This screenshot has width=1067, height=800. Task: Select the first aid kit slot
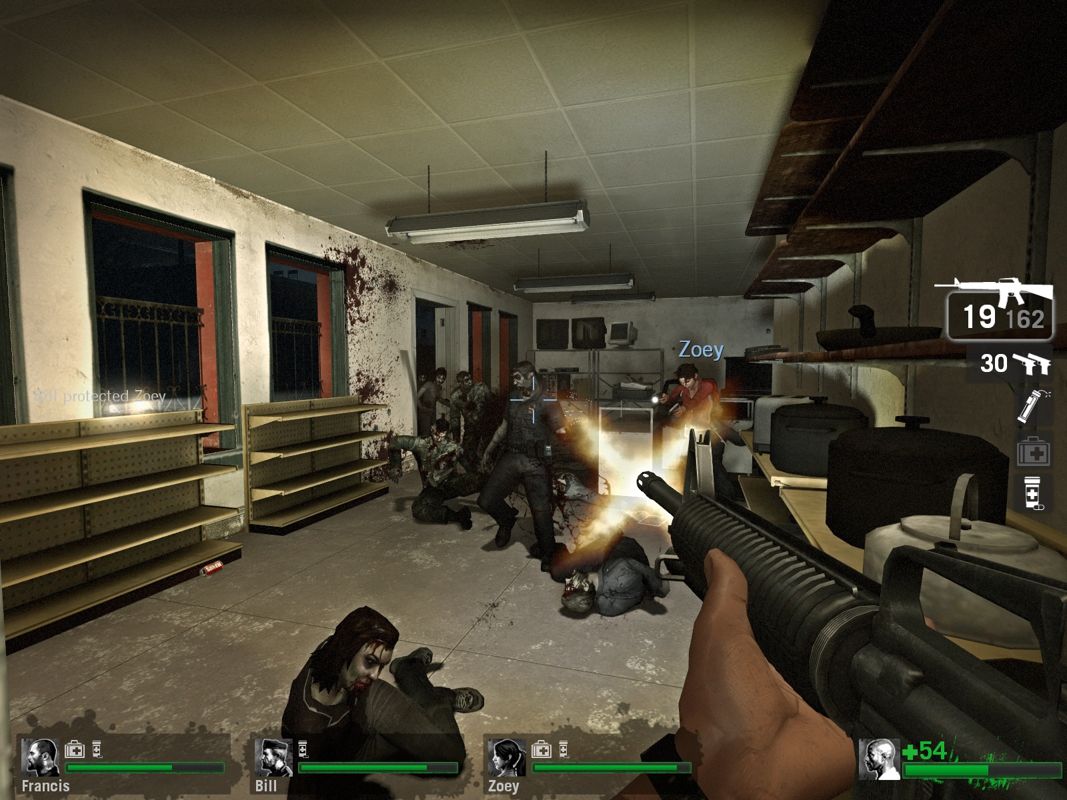[x=1033, y=451]
